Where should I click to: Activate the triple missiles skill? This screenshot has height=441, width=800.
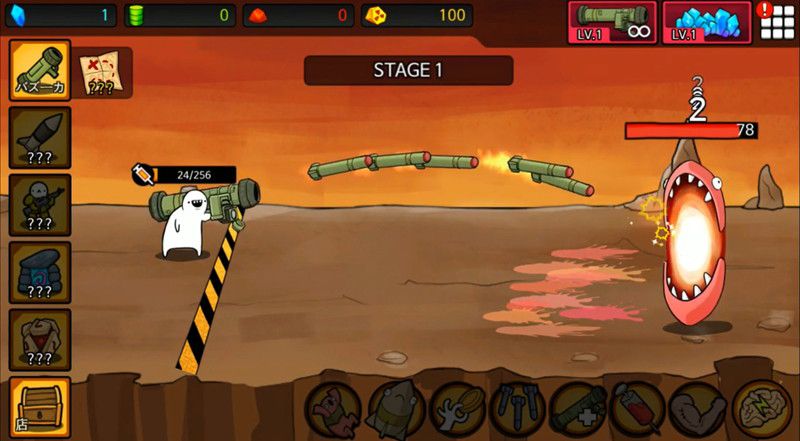tap(518, 410)
